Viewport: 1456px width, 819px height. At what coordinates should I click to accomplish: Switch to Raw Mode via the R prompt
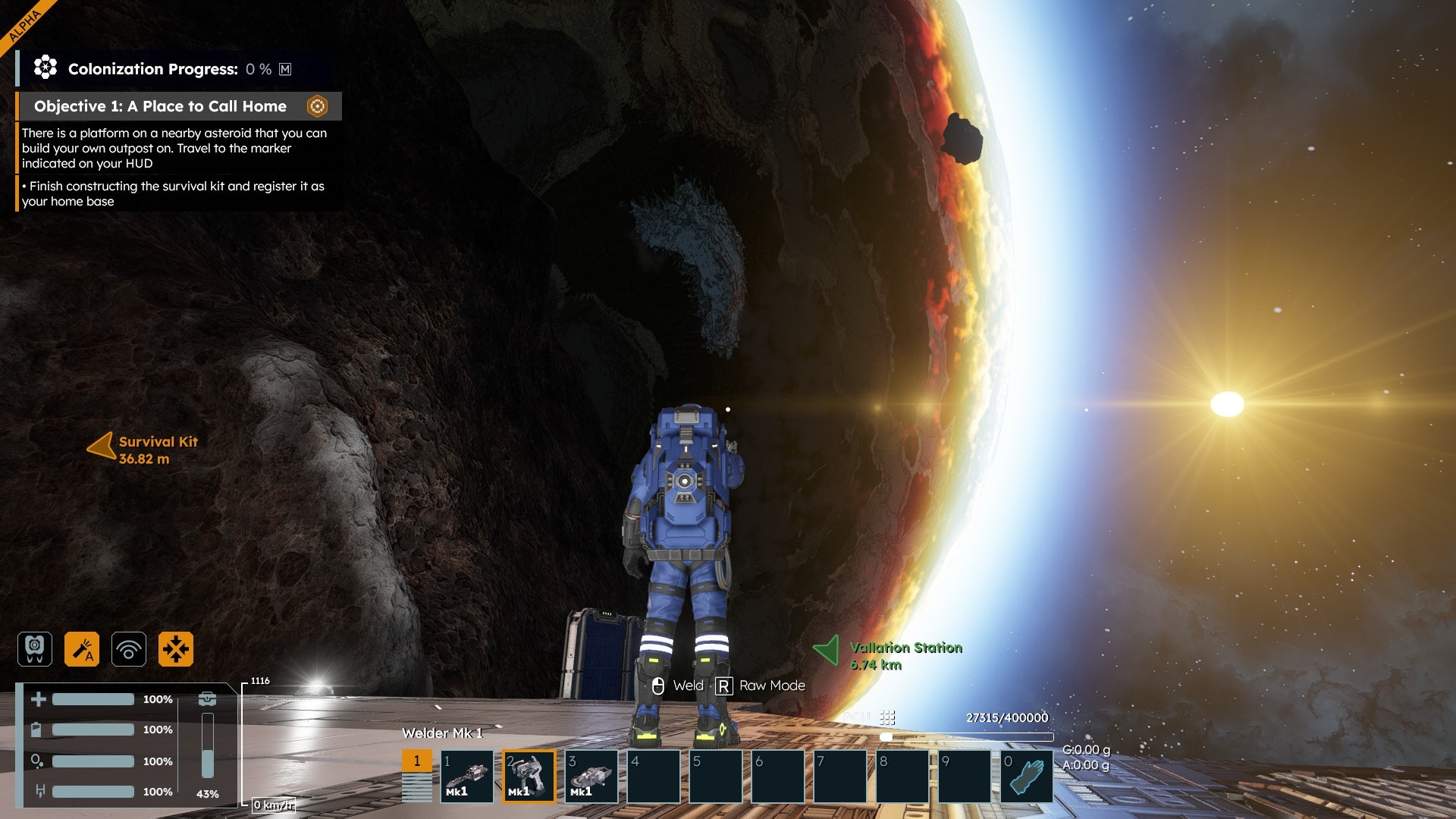724,685
